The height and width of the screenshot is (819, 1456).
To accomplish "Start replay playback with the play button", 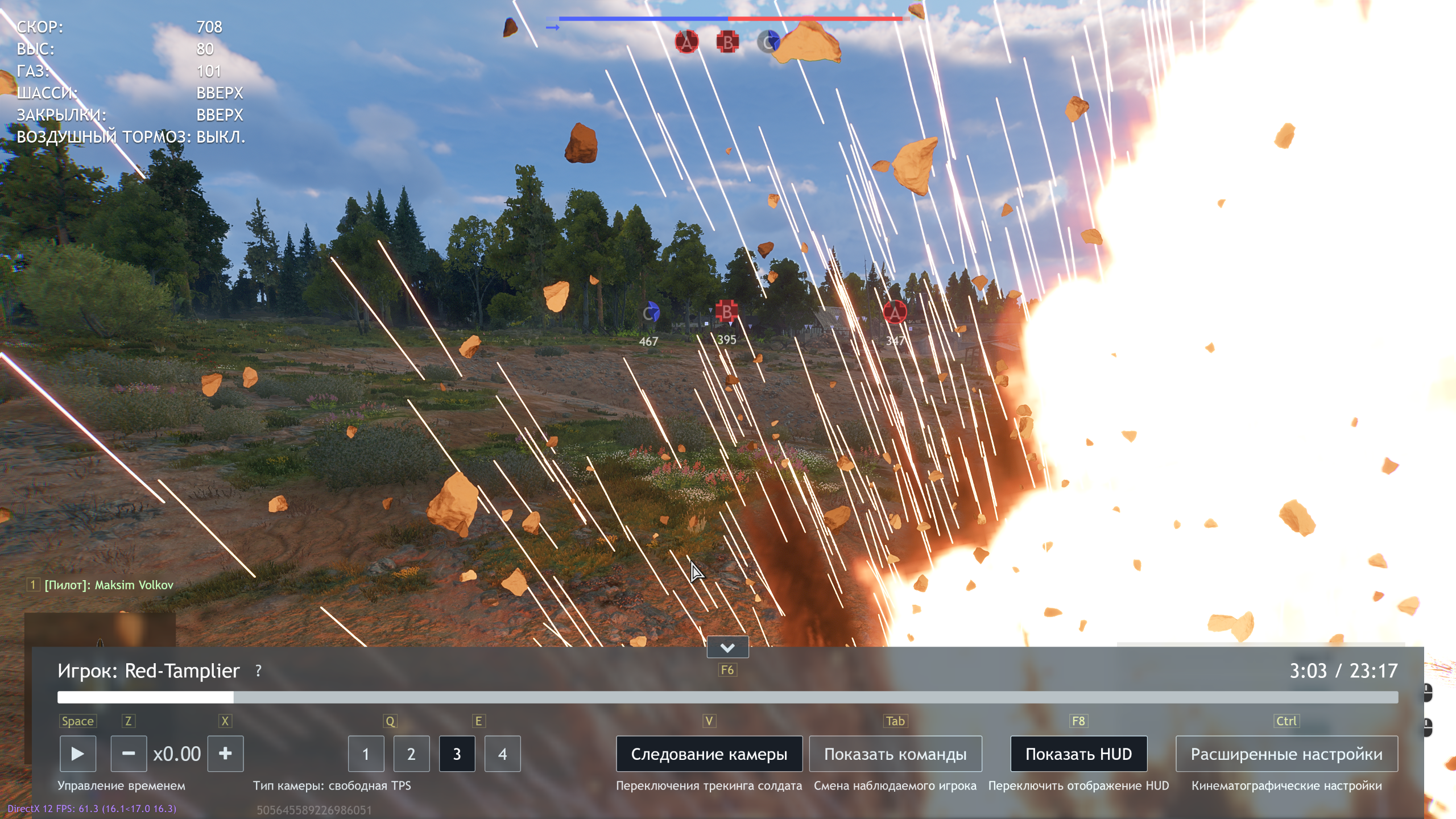I will [78, 754].
